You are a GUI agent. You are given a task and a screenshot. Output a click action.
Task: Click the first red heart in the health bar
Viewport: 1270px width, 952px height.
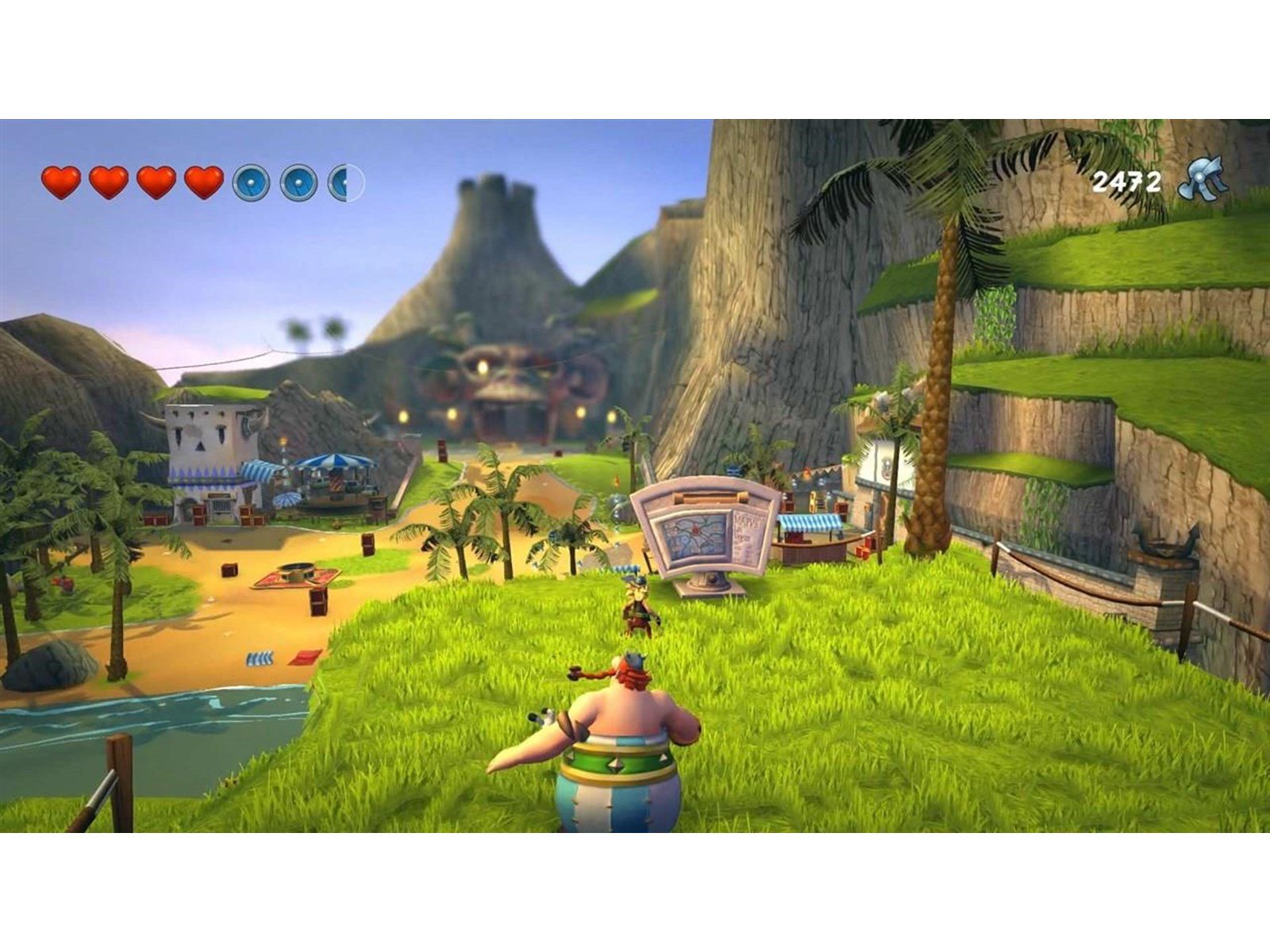(x=60, y=181)
